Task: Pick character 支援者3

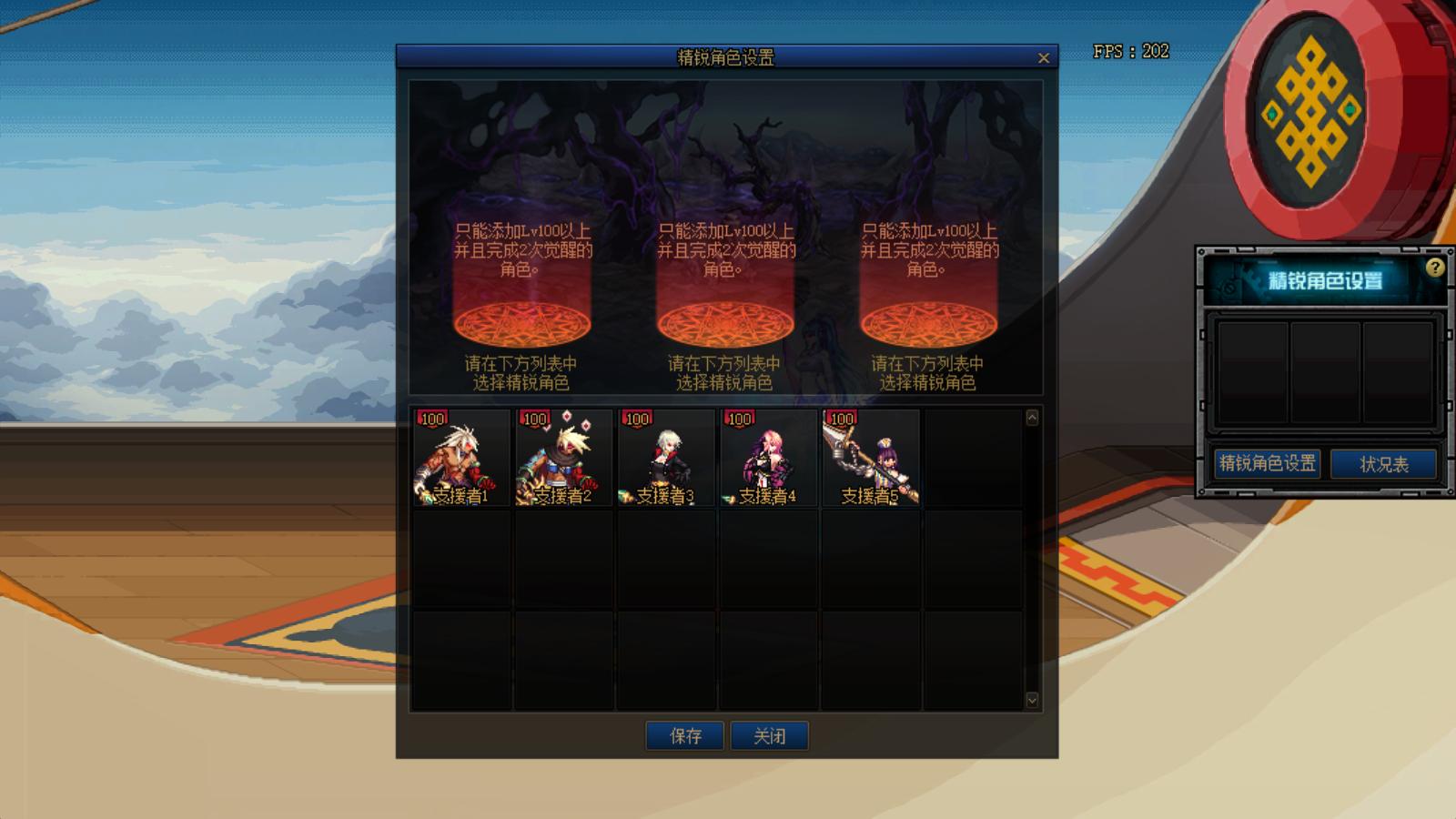Action: [665, 458]
